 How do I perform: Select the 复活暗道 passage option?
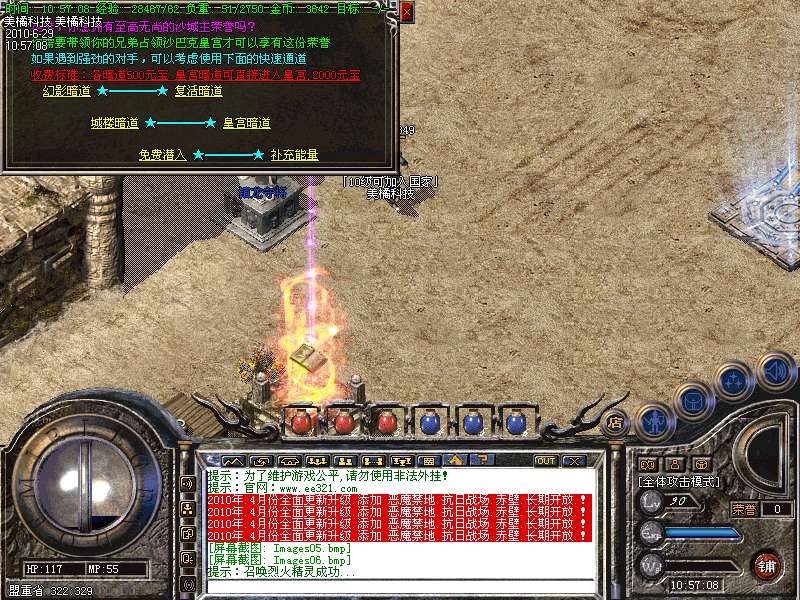[198, 91]
